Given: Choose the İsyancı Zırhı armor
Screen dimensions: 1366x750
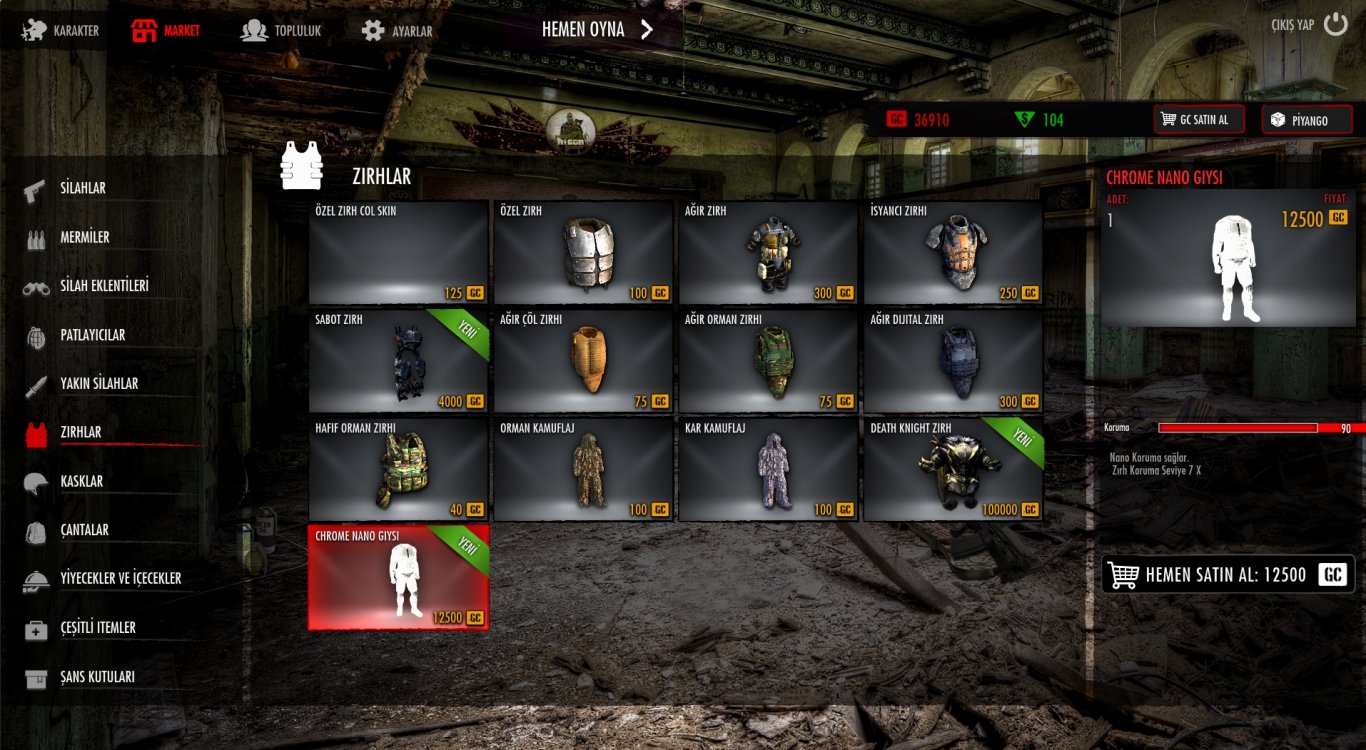Looking at the screenshot, I should [x=952, y=253].
